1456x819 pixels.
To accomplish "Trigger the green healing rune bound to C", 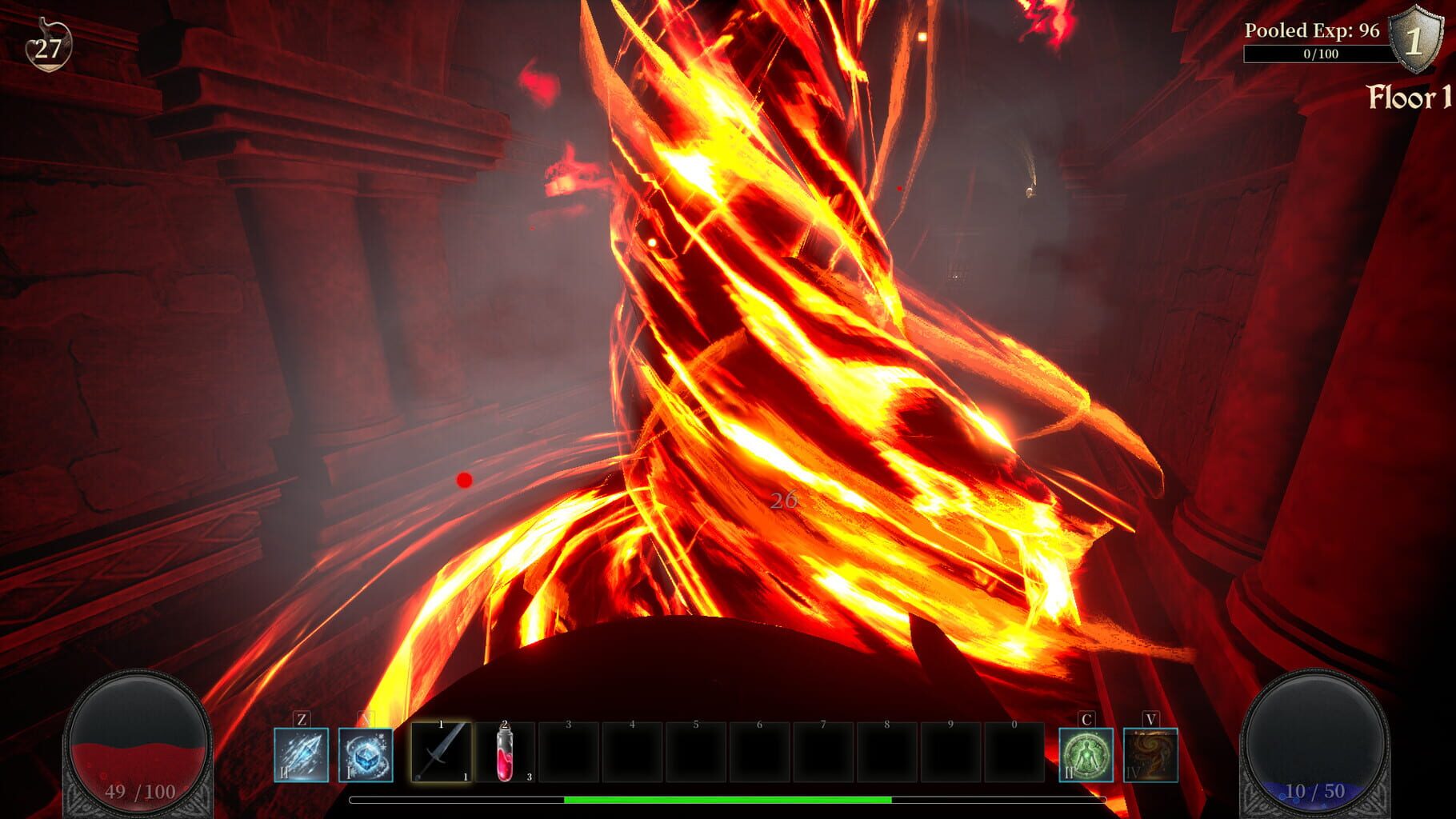I will pyautogui.click(x=1088, y=756).
